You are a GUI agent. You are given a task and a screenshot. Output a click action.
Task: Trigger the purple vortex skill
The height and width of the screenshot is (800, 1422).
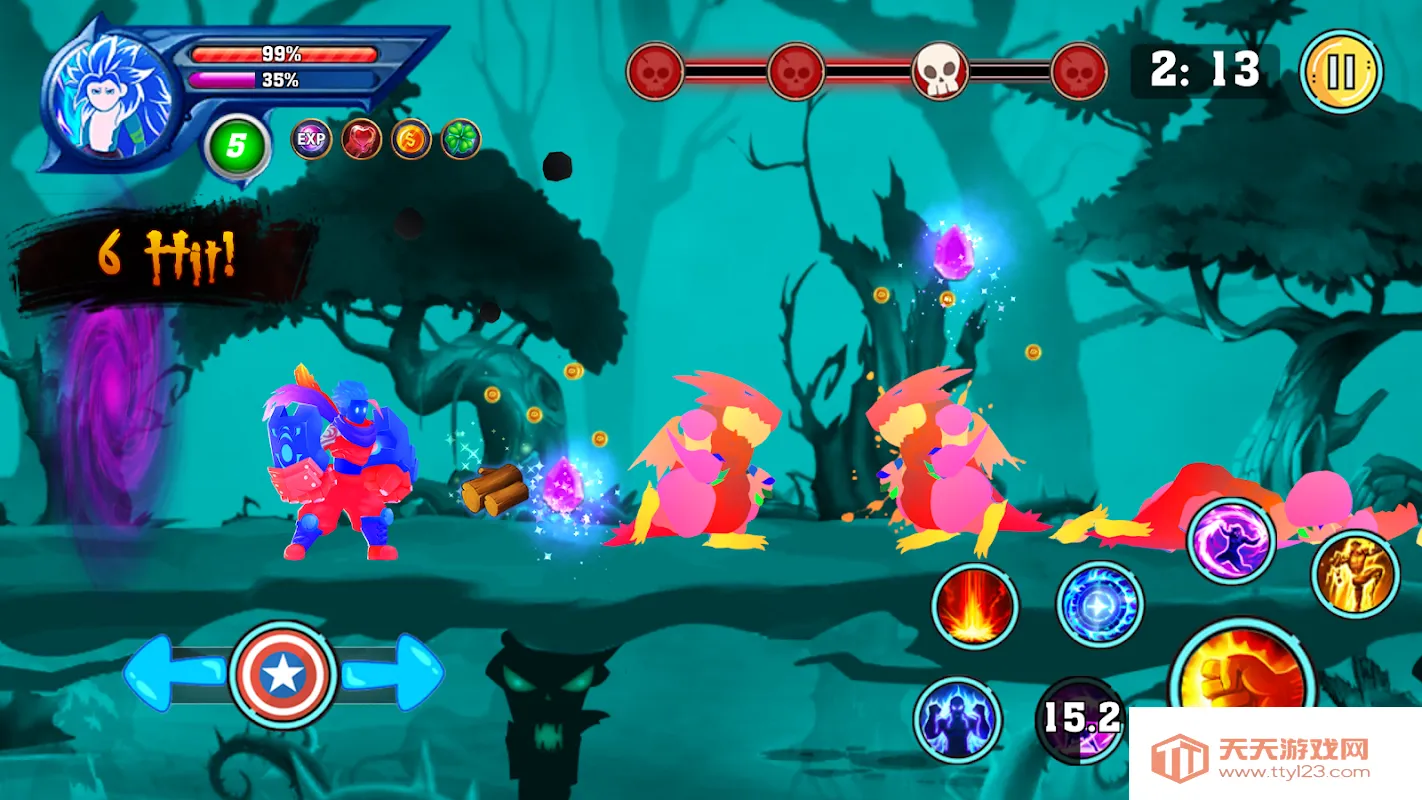tap(1230, 541)
